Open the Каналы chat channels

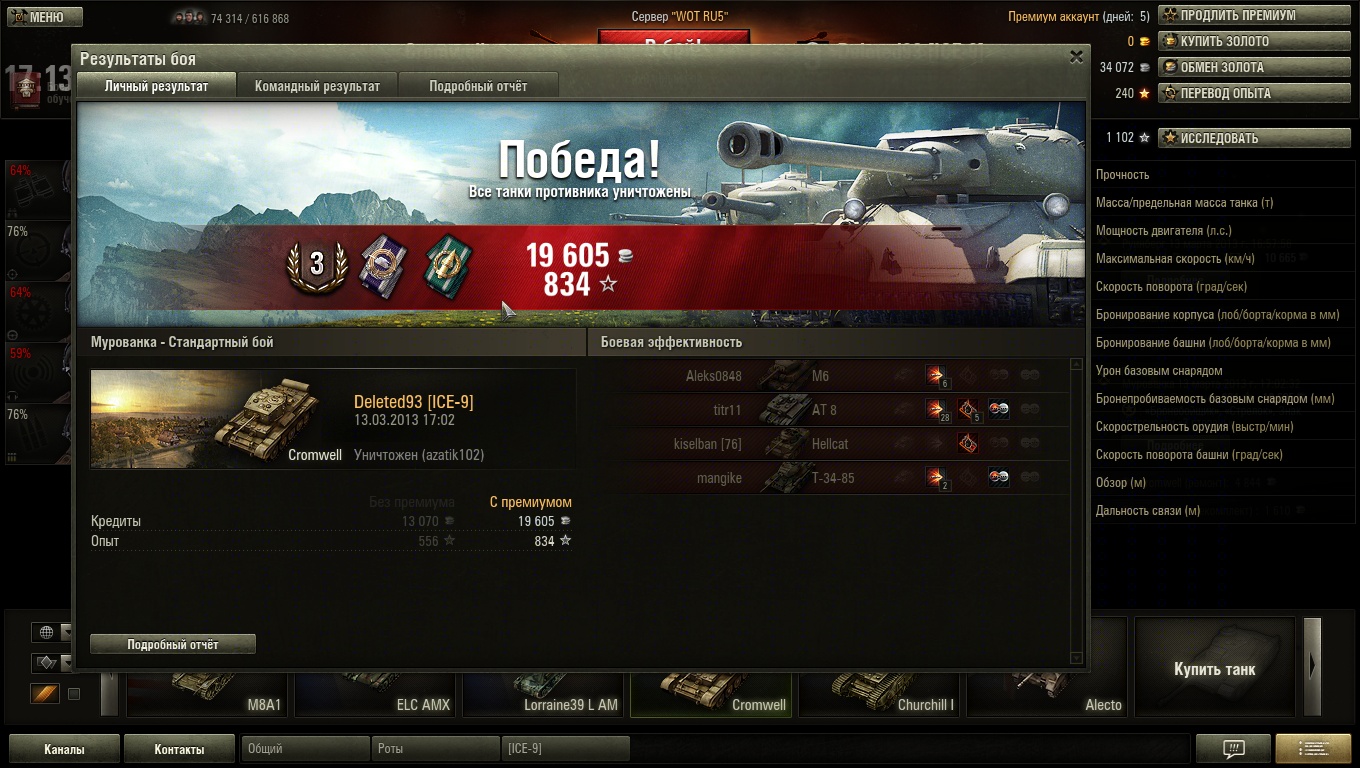[x=64, y=749]
